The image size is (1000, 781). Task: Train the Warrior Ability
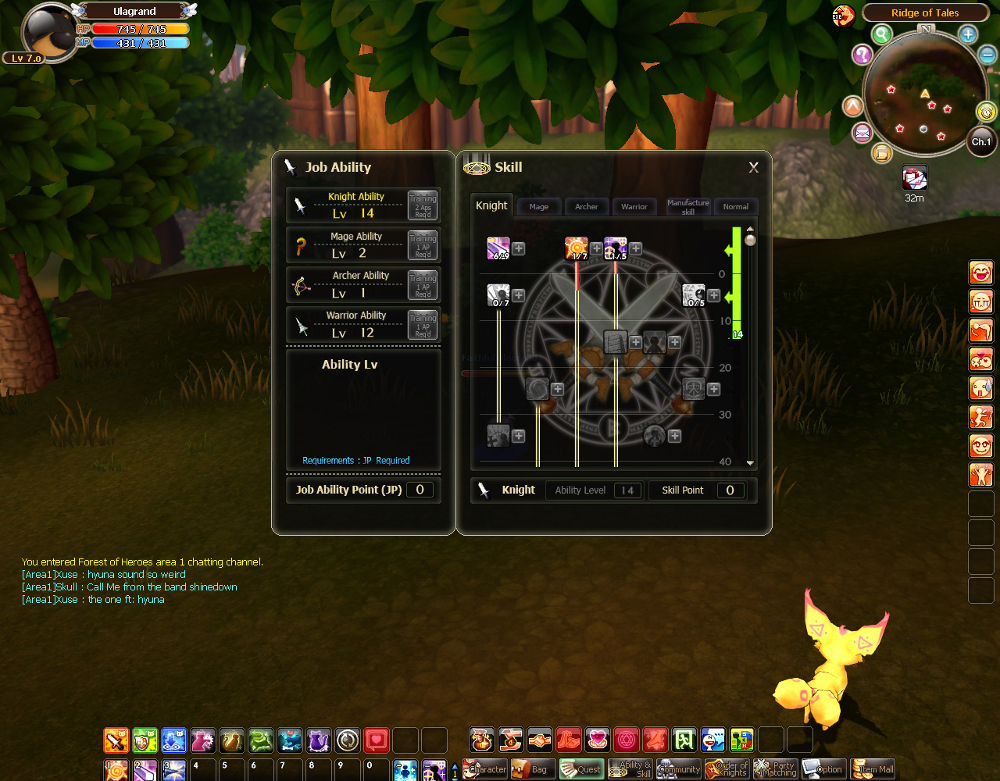click(423, 324)
